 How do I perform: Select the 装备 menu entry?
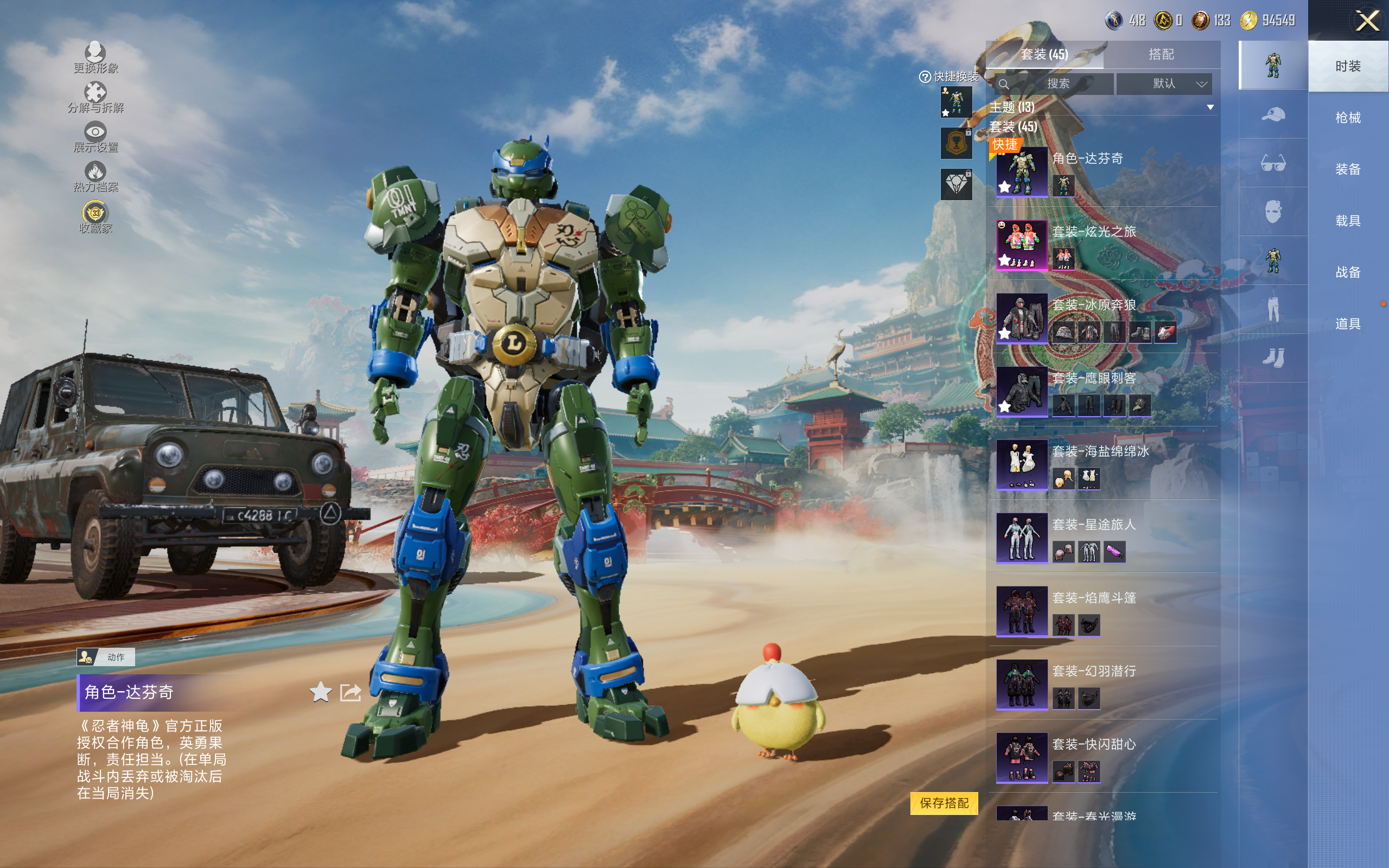[x=1348, y=169]
